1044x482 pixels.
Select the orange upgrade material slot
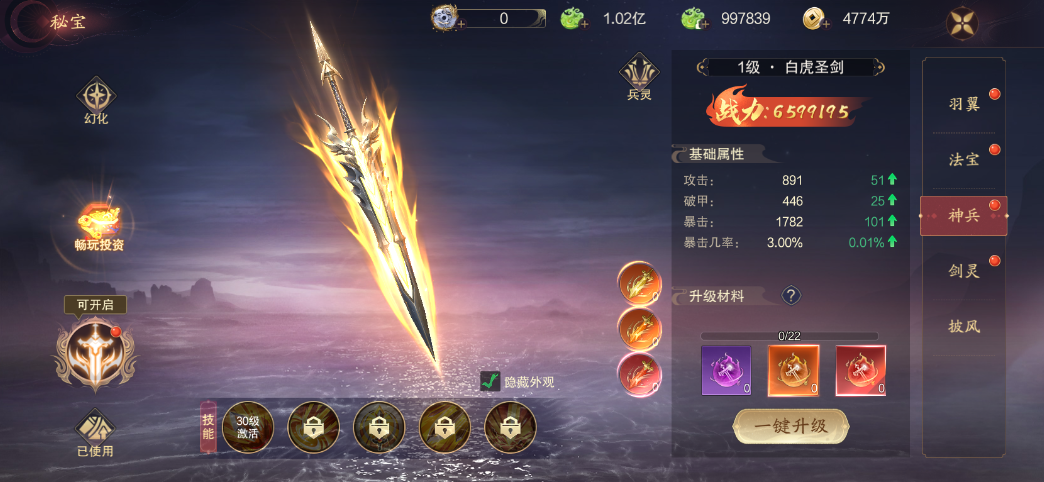click(x=793, y=369)
